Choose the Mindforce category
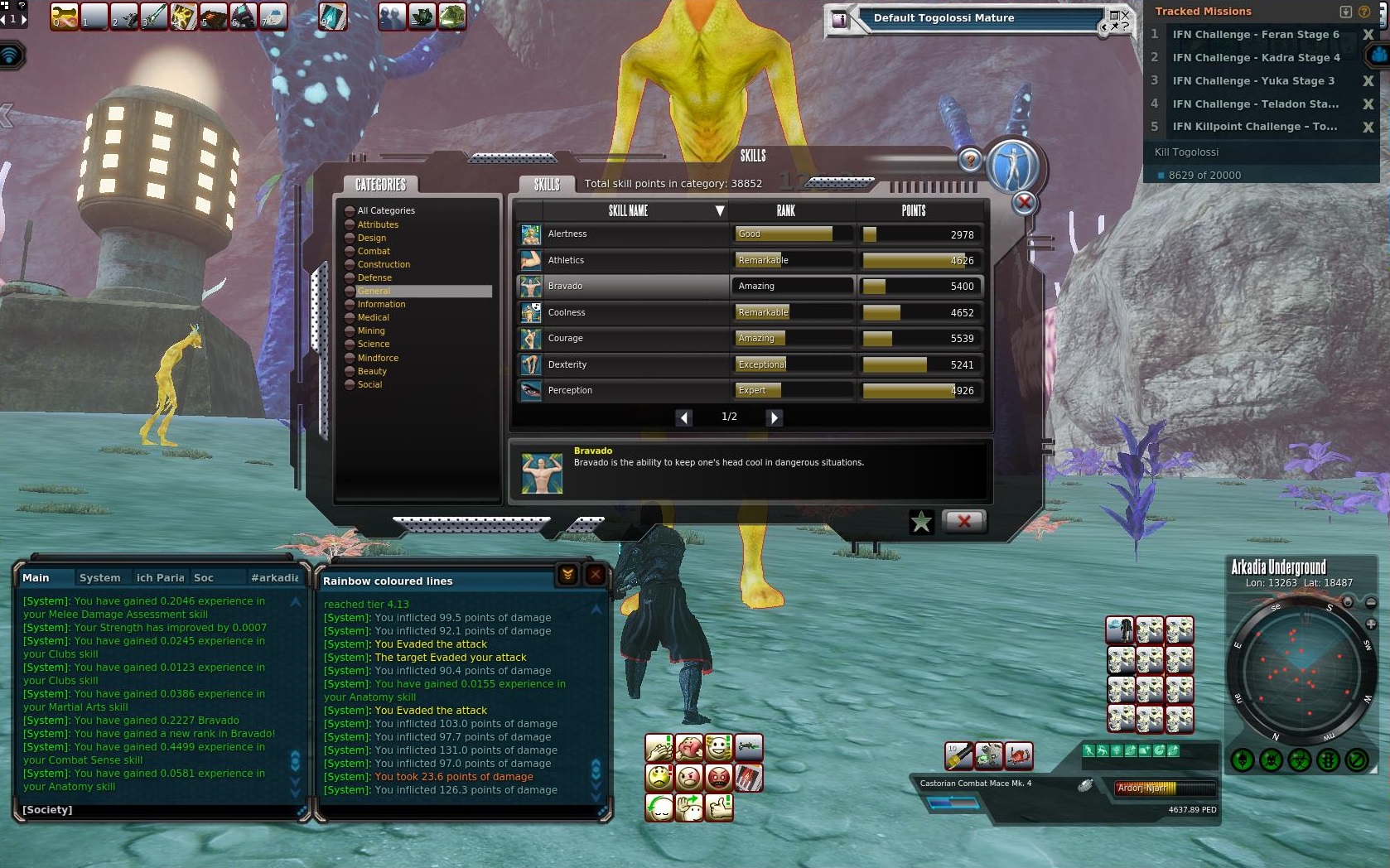The width and height of the screenshot is (1390, 868). click(378, 358)
